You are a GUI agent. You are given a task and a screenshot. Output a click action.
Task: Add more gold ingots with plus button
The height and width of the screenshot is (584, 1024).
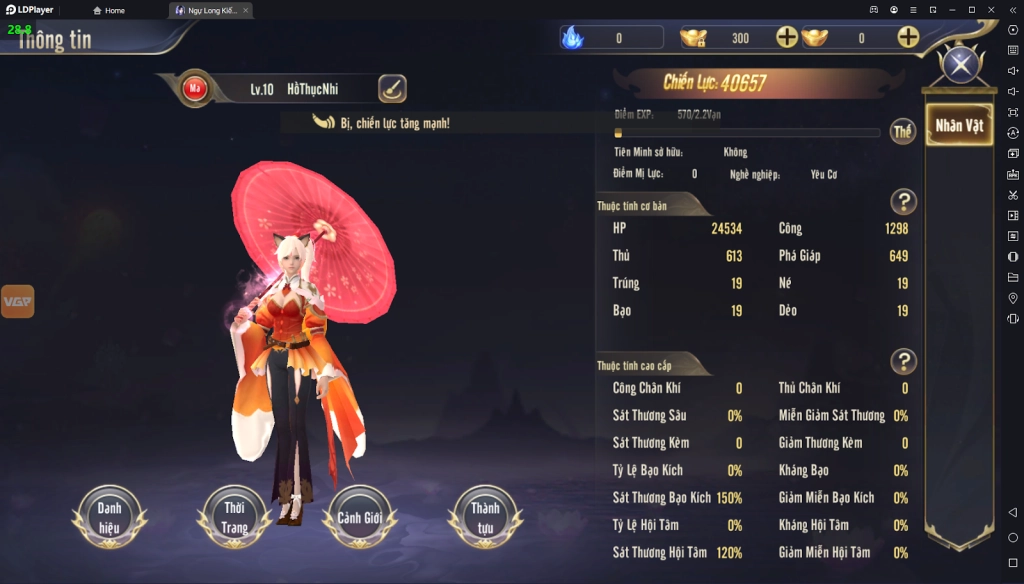787,38
